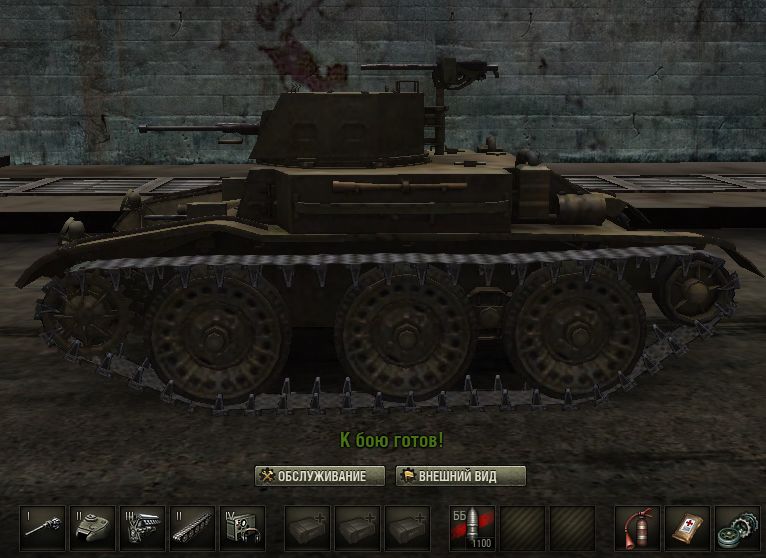
Task: Select the radio module slot
Action: click(242, 527)
